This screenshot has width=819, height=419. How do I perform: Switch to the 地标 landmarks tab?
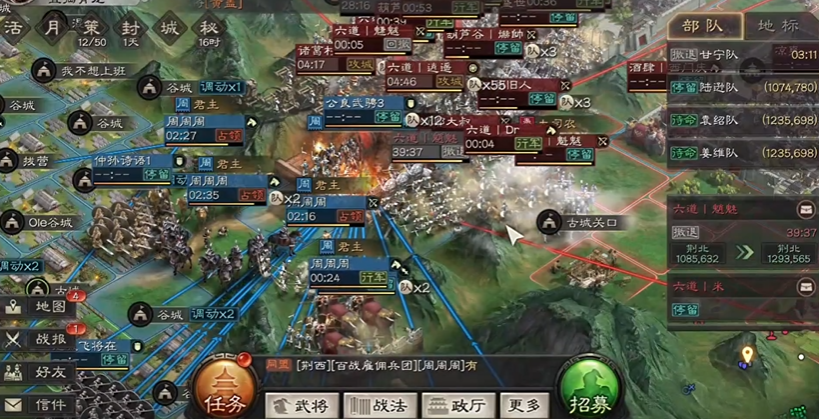click(x=778, y=25)
